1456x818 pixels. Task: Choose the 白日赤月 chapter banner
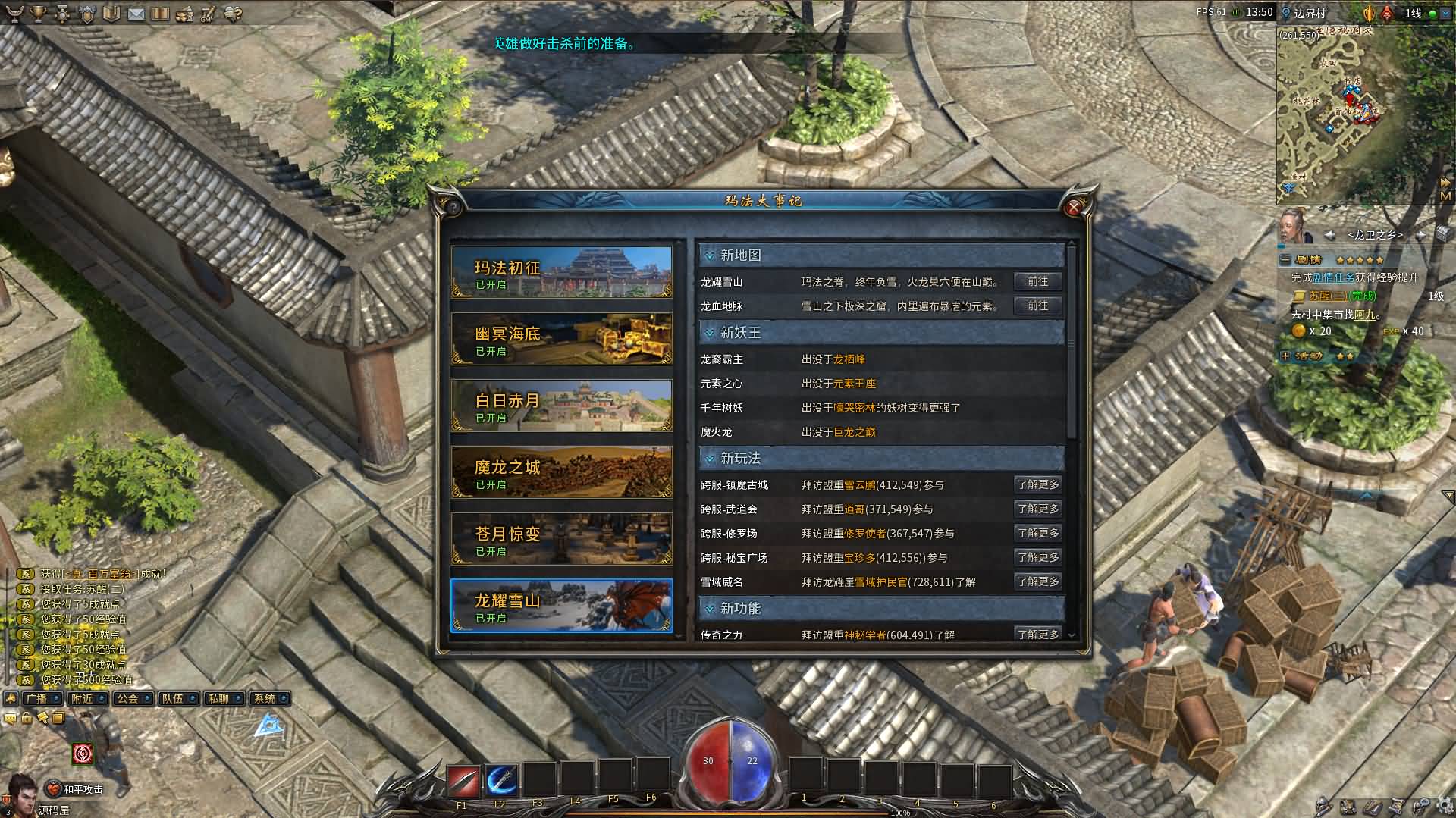(561, 406)
